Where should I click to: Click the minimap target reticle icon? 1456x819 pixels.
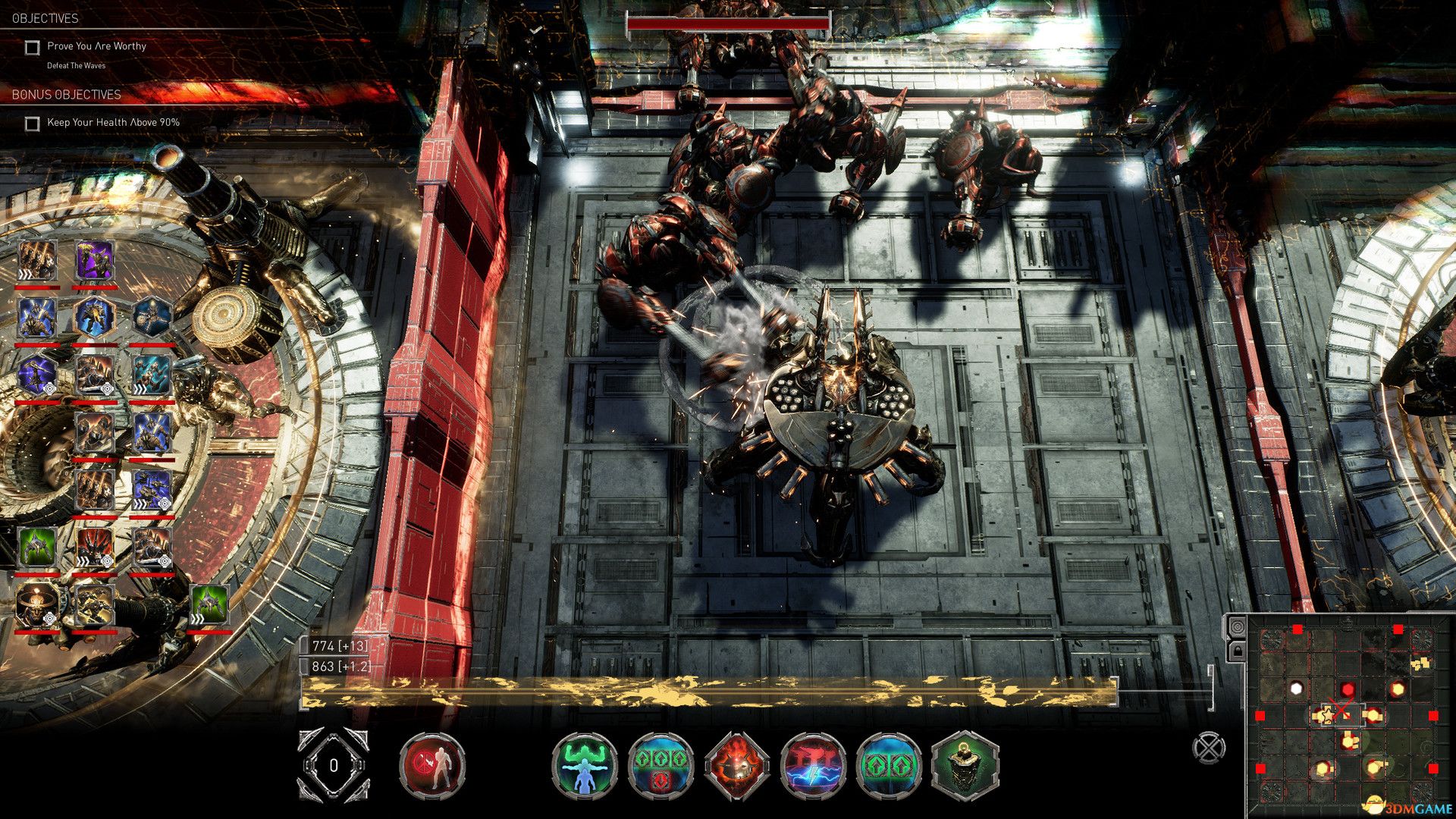(1239, 626)
